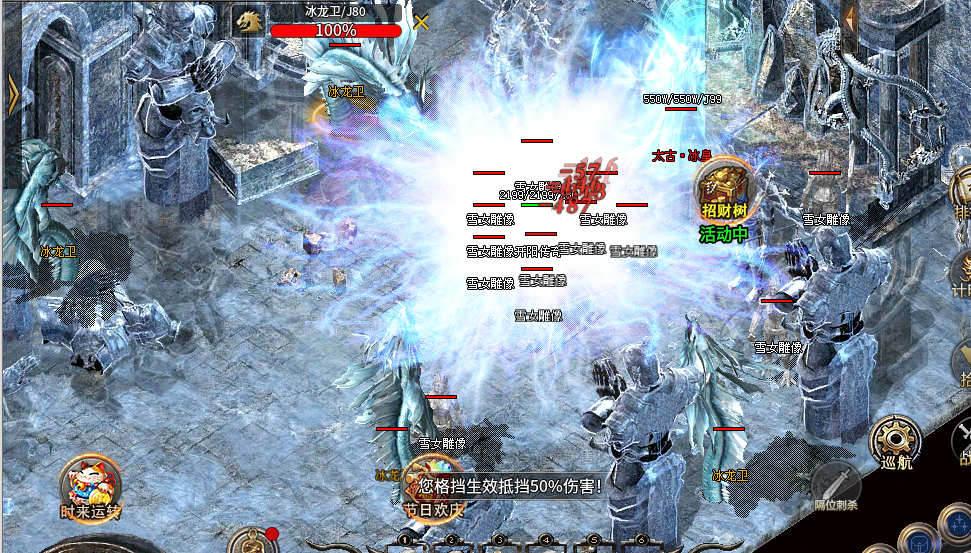971x553 pixels.
Task: Expand the left edge arrow panel
Action: [x=13, y=96]
